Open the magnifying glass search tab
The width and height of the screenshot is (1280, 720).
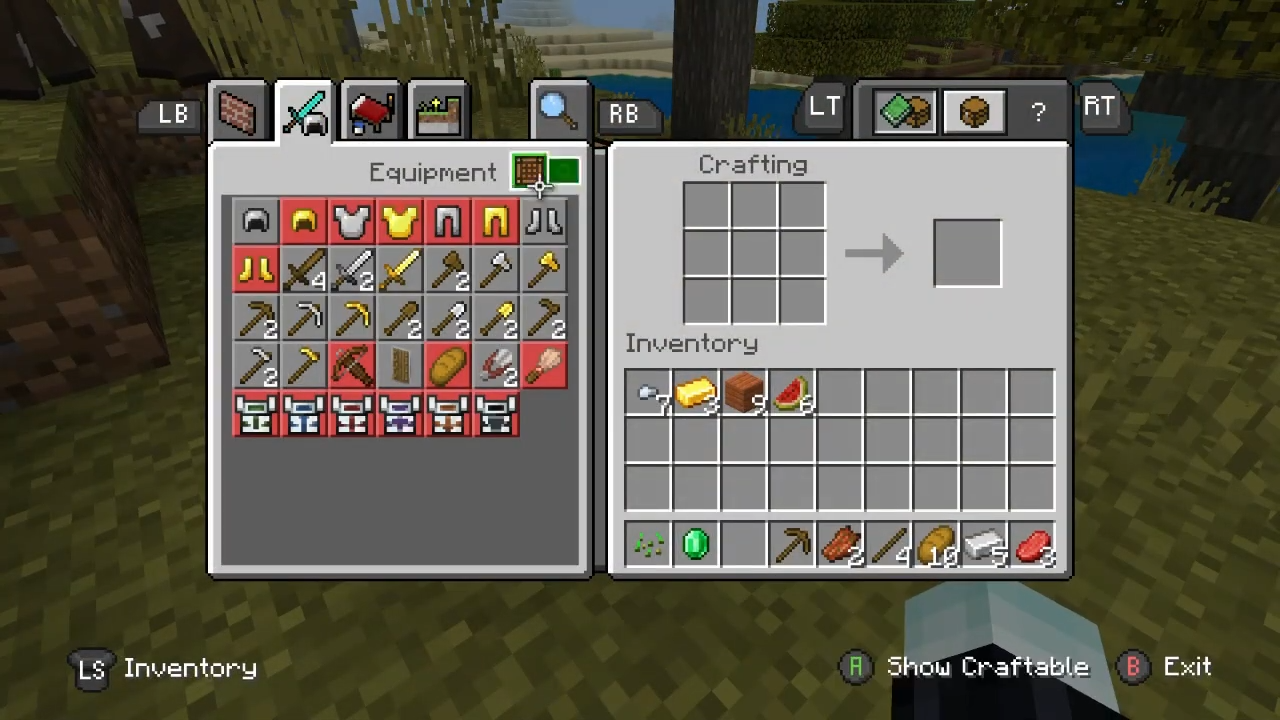tap(557, 110)
